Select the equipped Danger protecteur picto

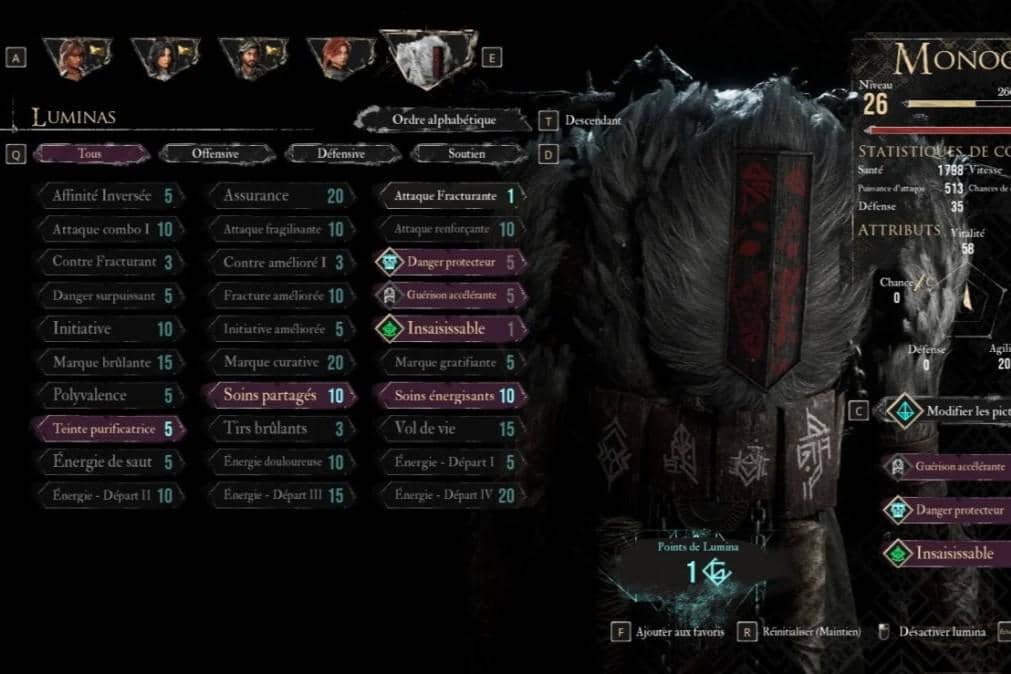(x=950, y=510)
